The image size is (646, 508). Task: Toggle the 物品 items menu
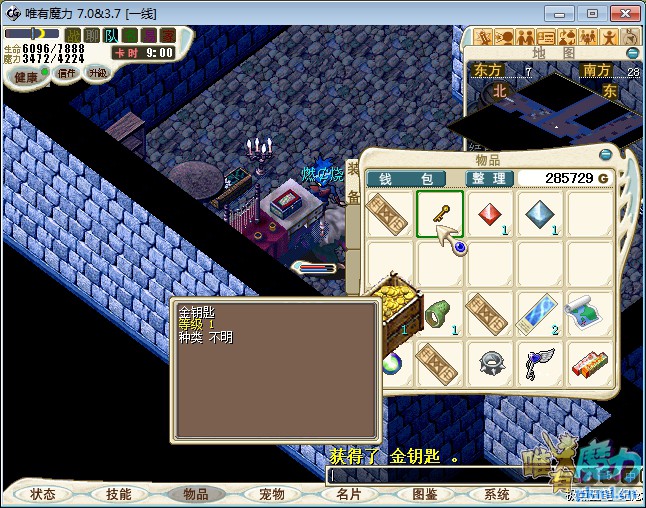(195, 494)
